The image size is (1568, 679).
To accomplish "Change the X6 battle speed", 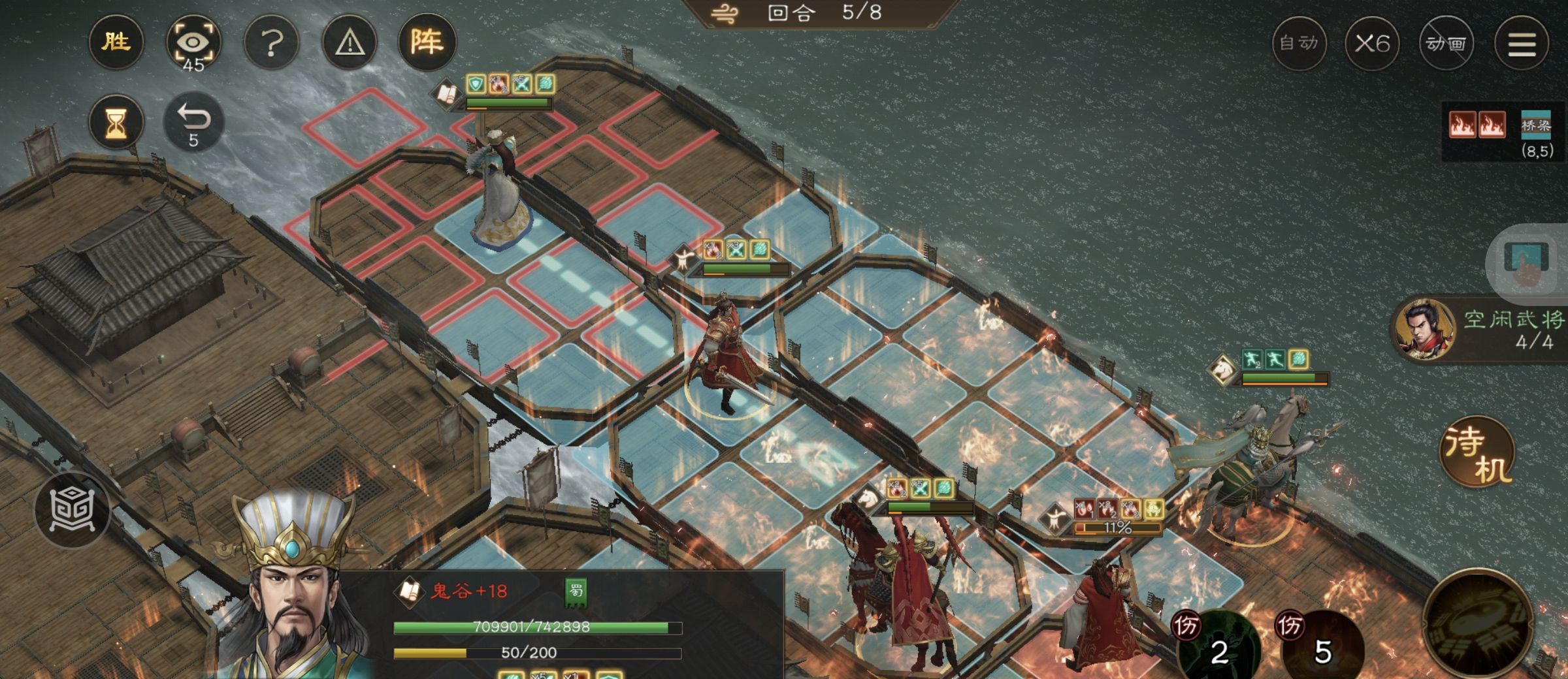I will [x=1372, y=44].
